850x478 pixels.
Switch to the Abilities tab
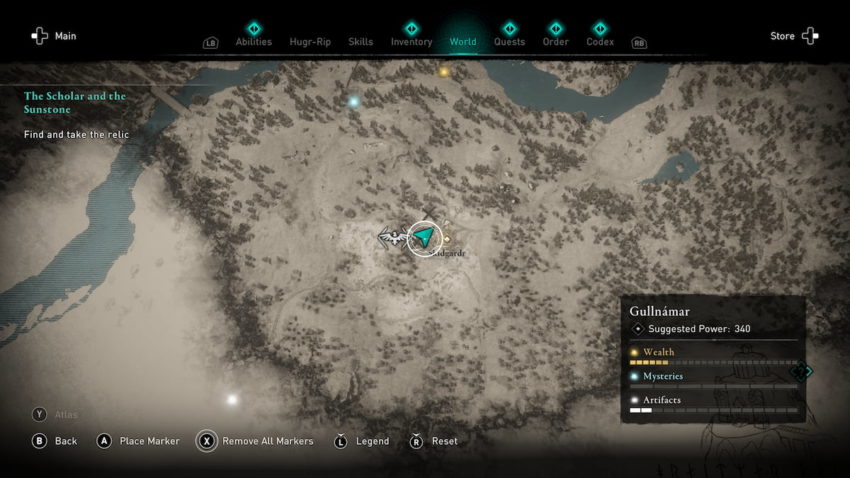[253, 41]
